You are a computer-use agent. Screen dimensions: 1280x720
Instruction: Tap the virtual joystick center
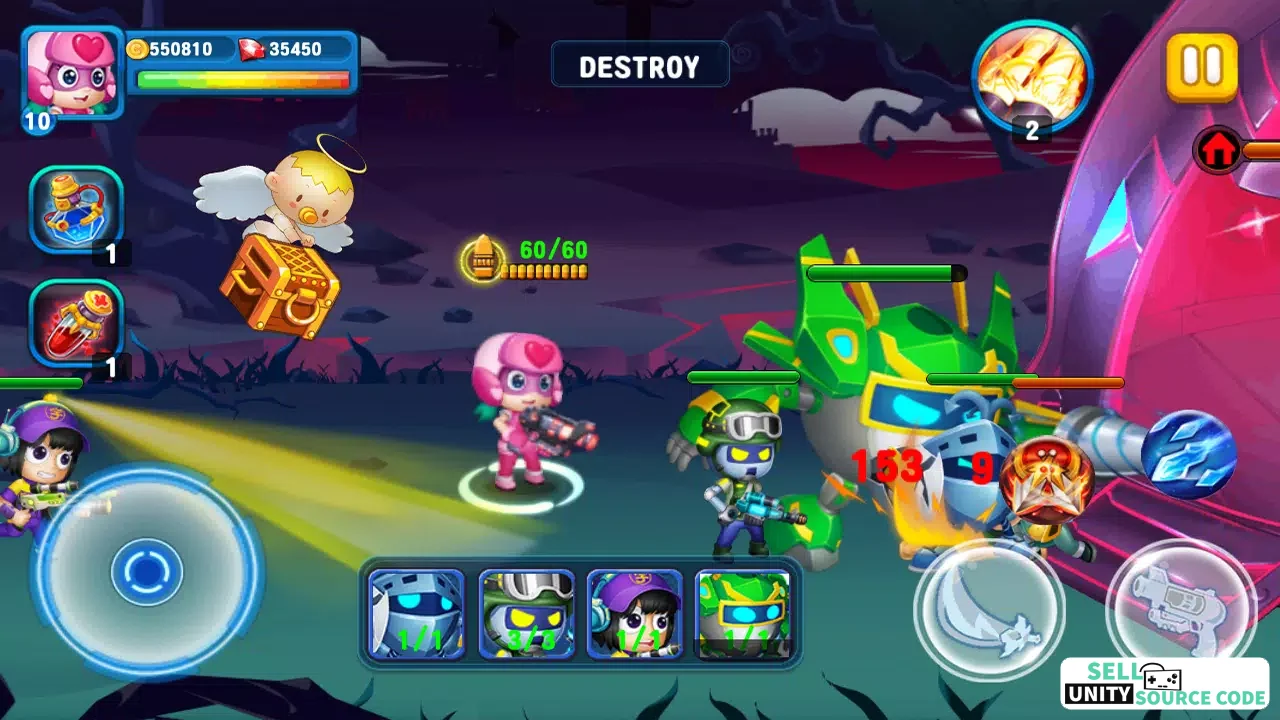(x=147, y=572)
